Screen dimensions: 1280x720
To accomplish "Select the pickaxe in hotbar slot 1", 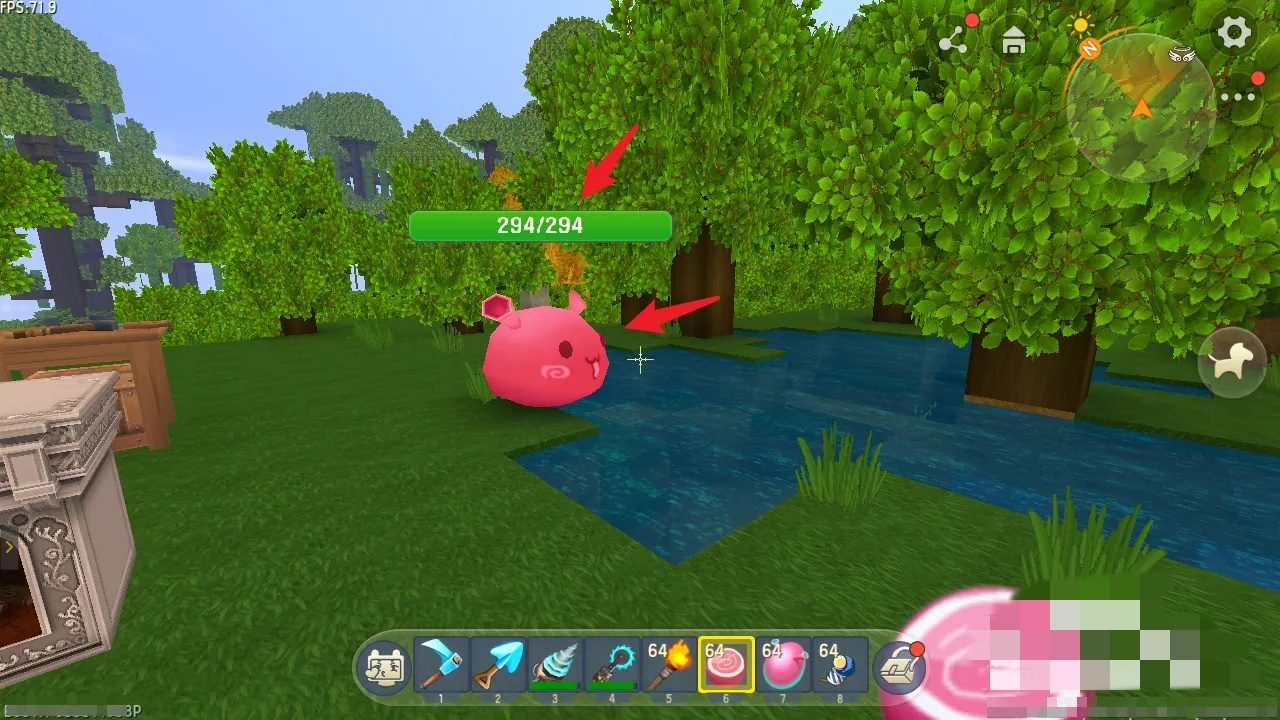I will point(441,665).
